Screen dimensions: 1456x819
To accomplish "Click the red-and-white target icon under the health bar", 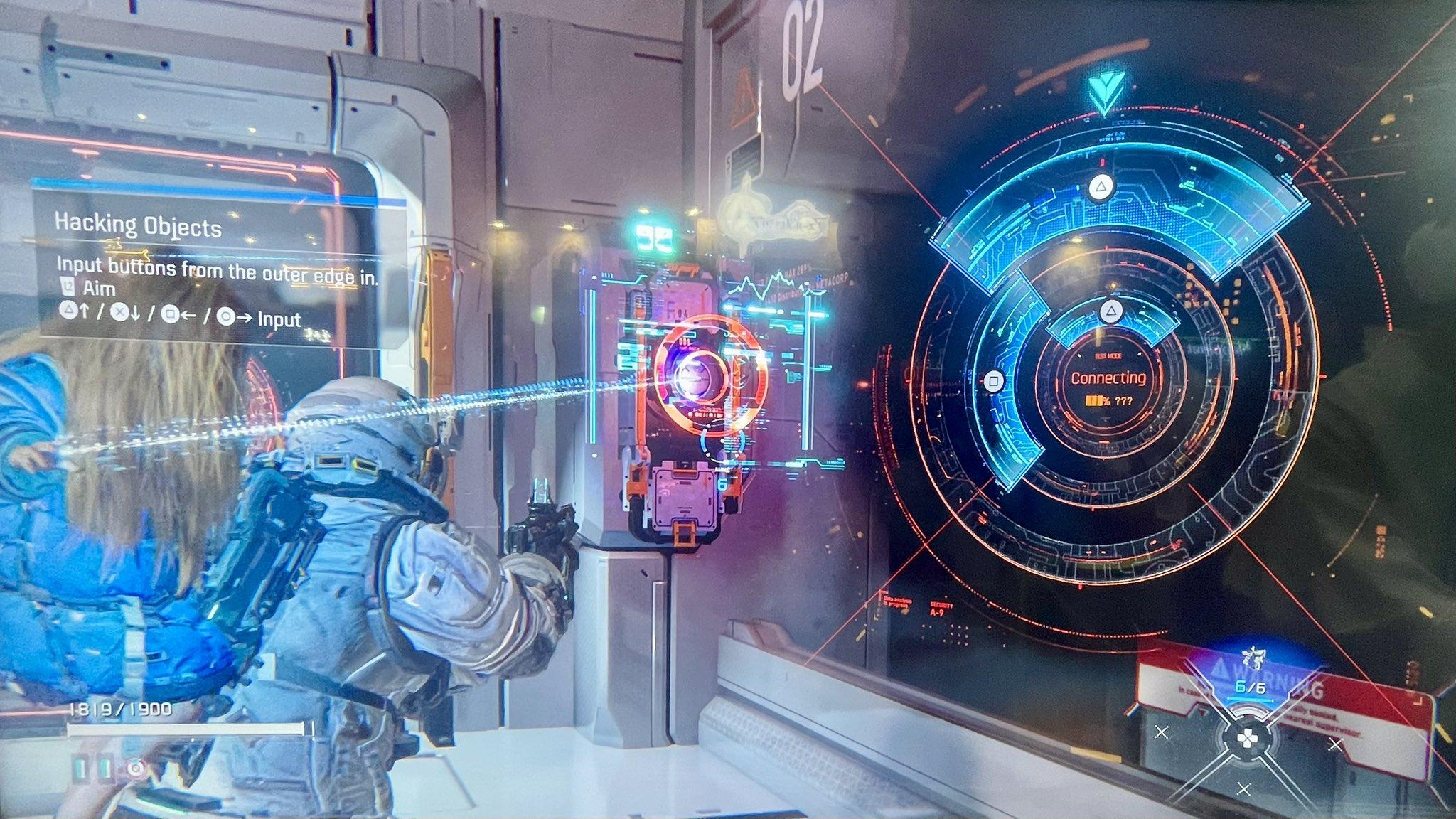I will [135, 769].
